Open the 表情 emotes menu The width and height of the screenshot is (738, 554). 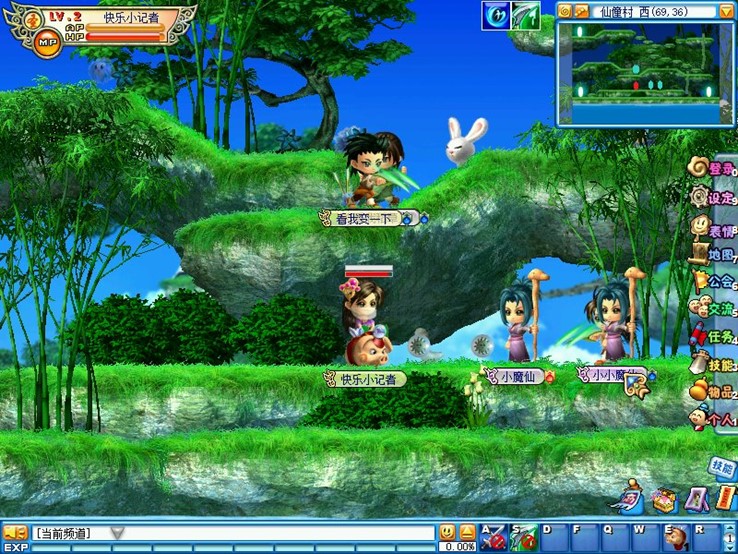[x=716, y=228]
